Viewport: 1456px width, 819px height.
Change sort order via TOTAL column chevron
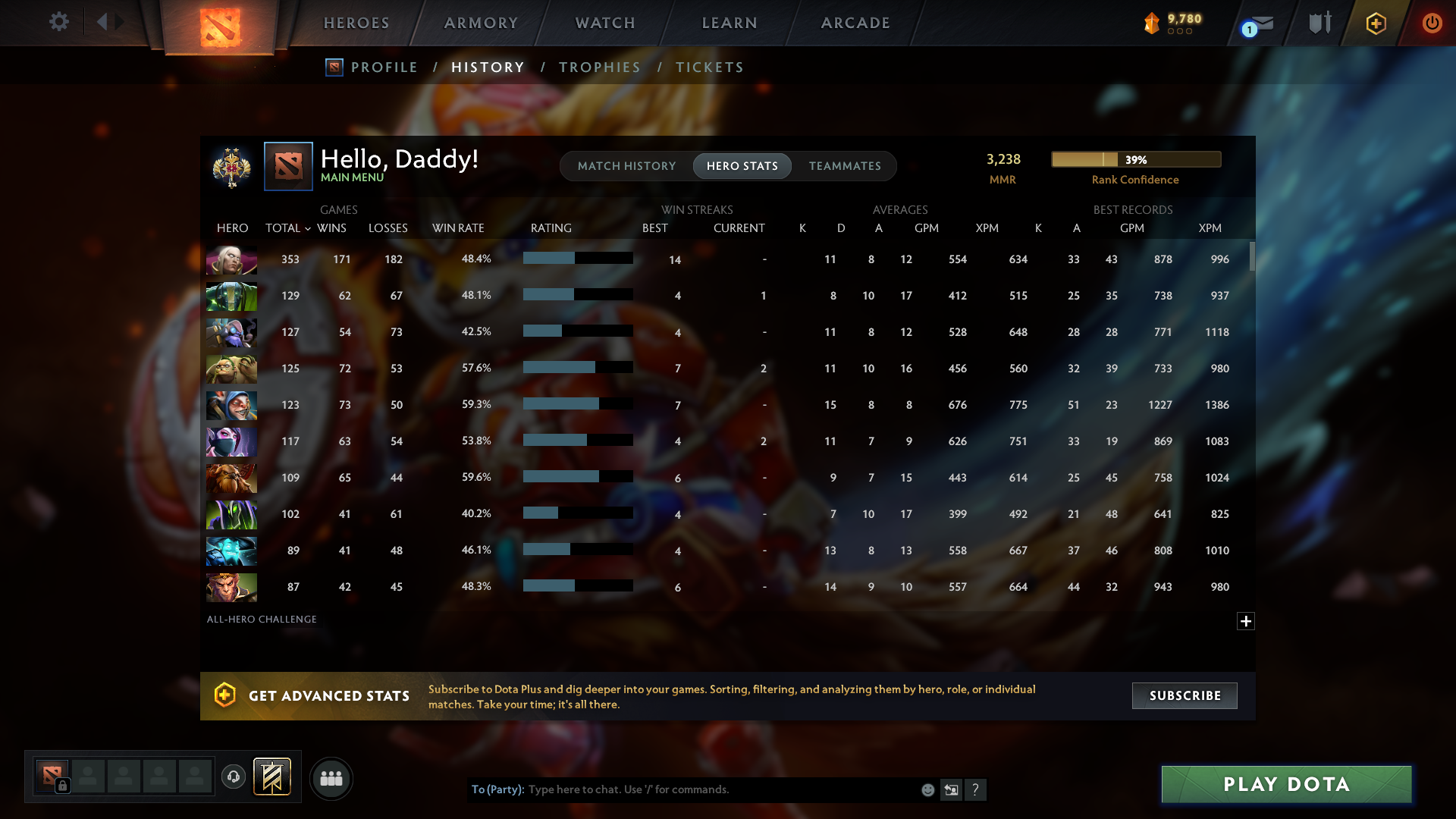click(306, 228)
